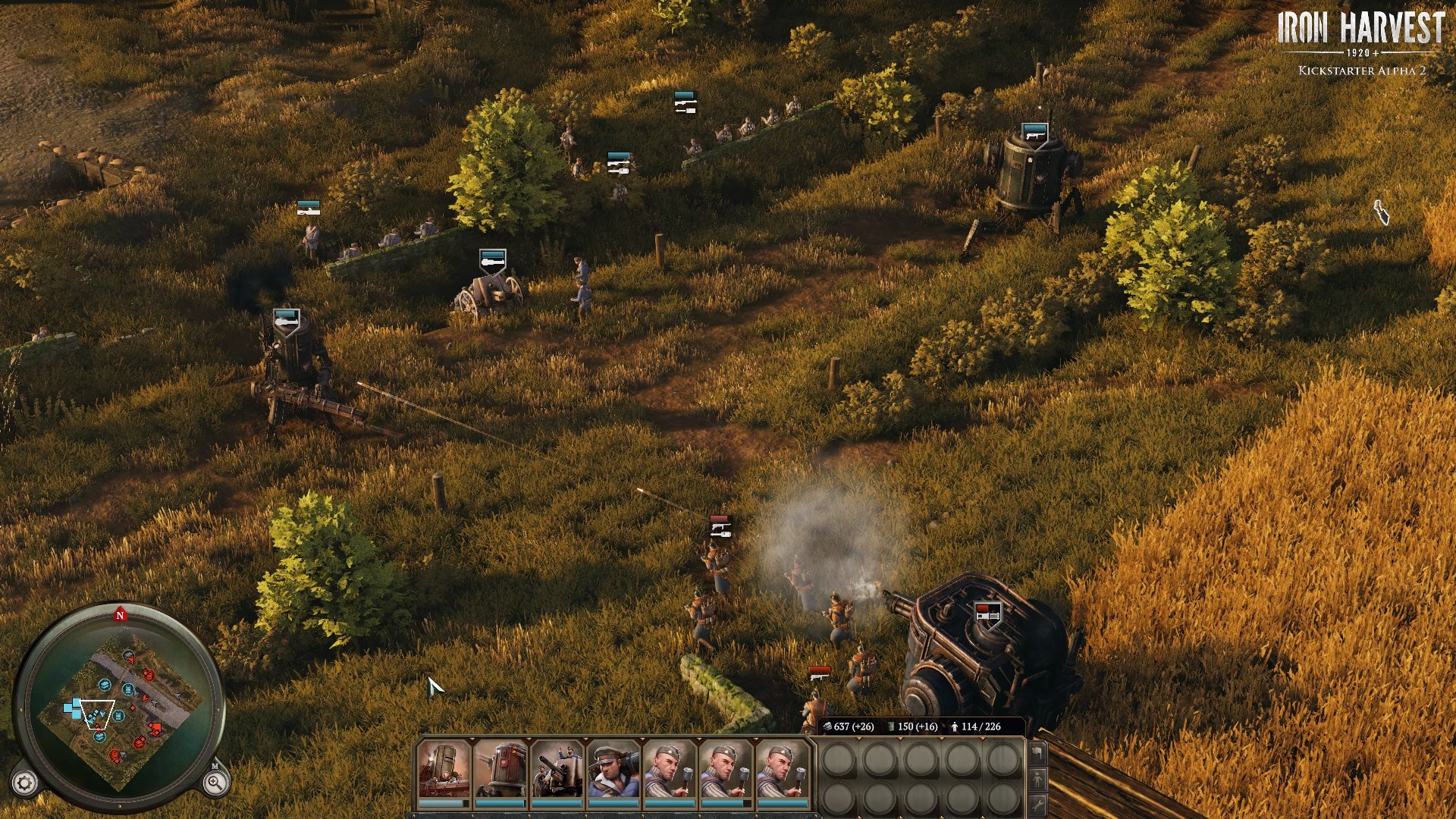This screenshot has width=1456, height=819.
Task: Click the population icon showing 114/226
Action: [x=954, y=726]
